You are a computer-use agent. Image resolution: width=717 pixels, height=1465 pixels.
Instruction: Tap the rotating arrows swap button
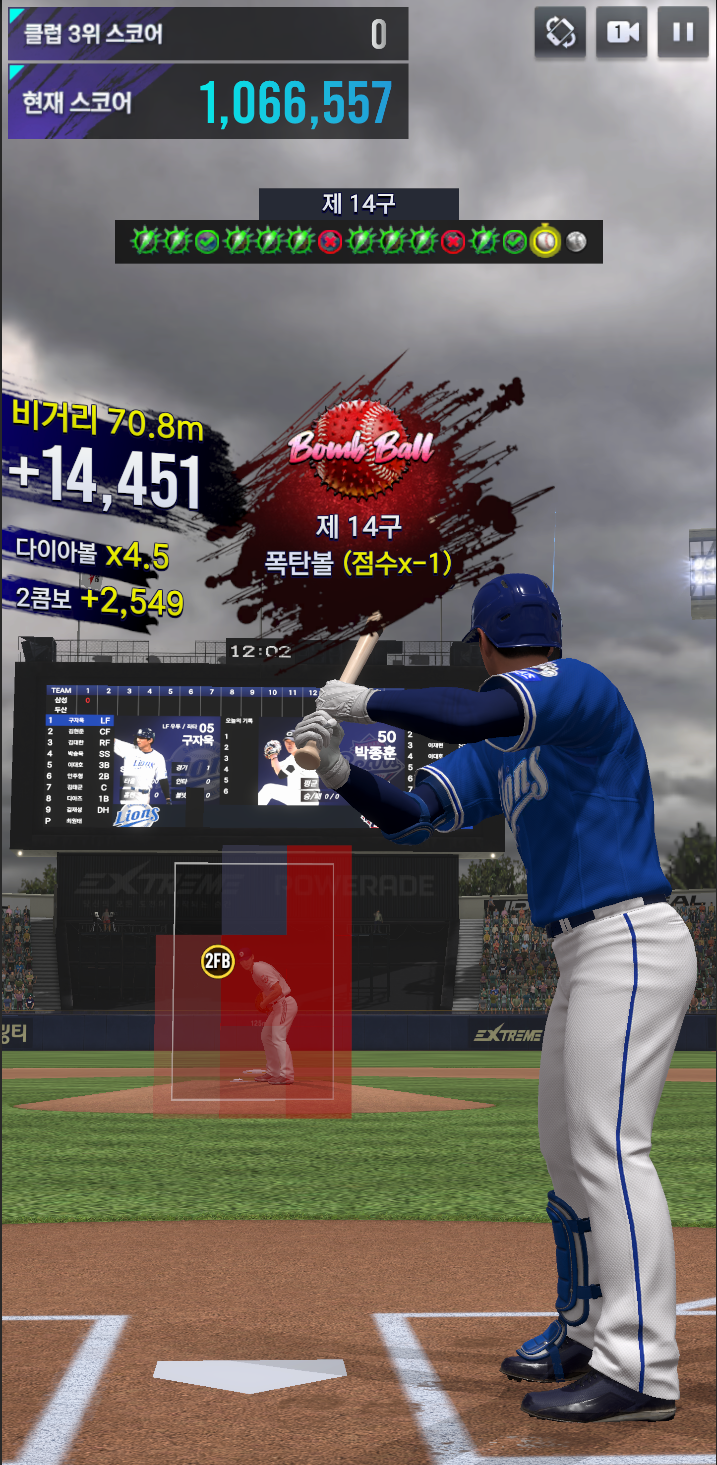click(x=560, y=32)
